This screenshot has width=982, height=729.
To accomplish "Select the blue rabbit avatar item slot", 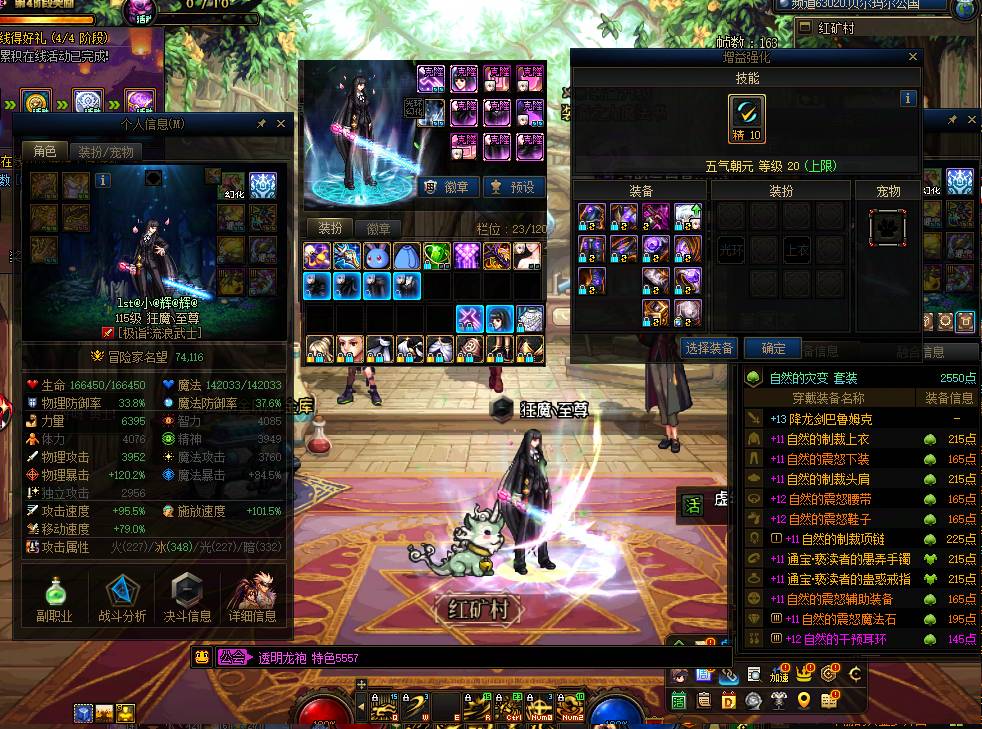I will [x=377, y=256].
